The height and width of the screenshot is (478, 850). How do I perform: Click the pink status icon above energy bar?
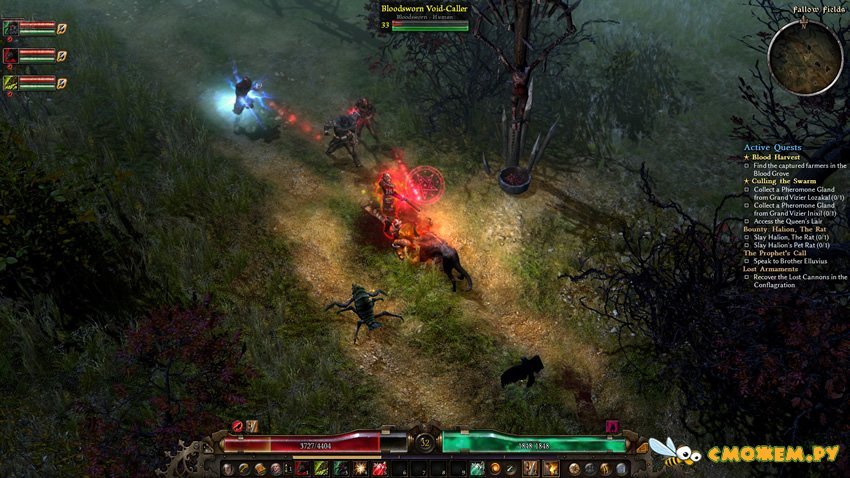click(612, 426)
